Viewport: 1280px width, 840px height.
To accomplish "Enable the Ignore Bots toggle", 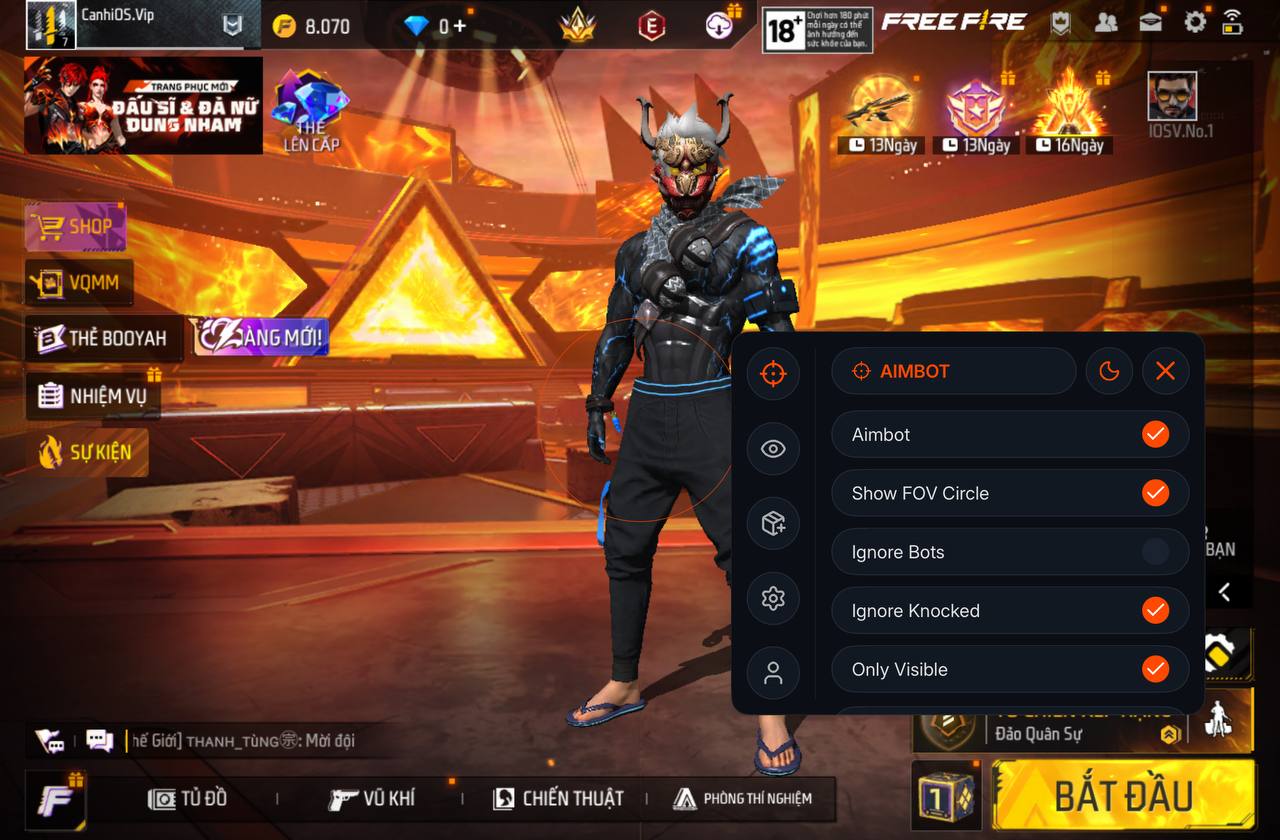I will 1157,551.
